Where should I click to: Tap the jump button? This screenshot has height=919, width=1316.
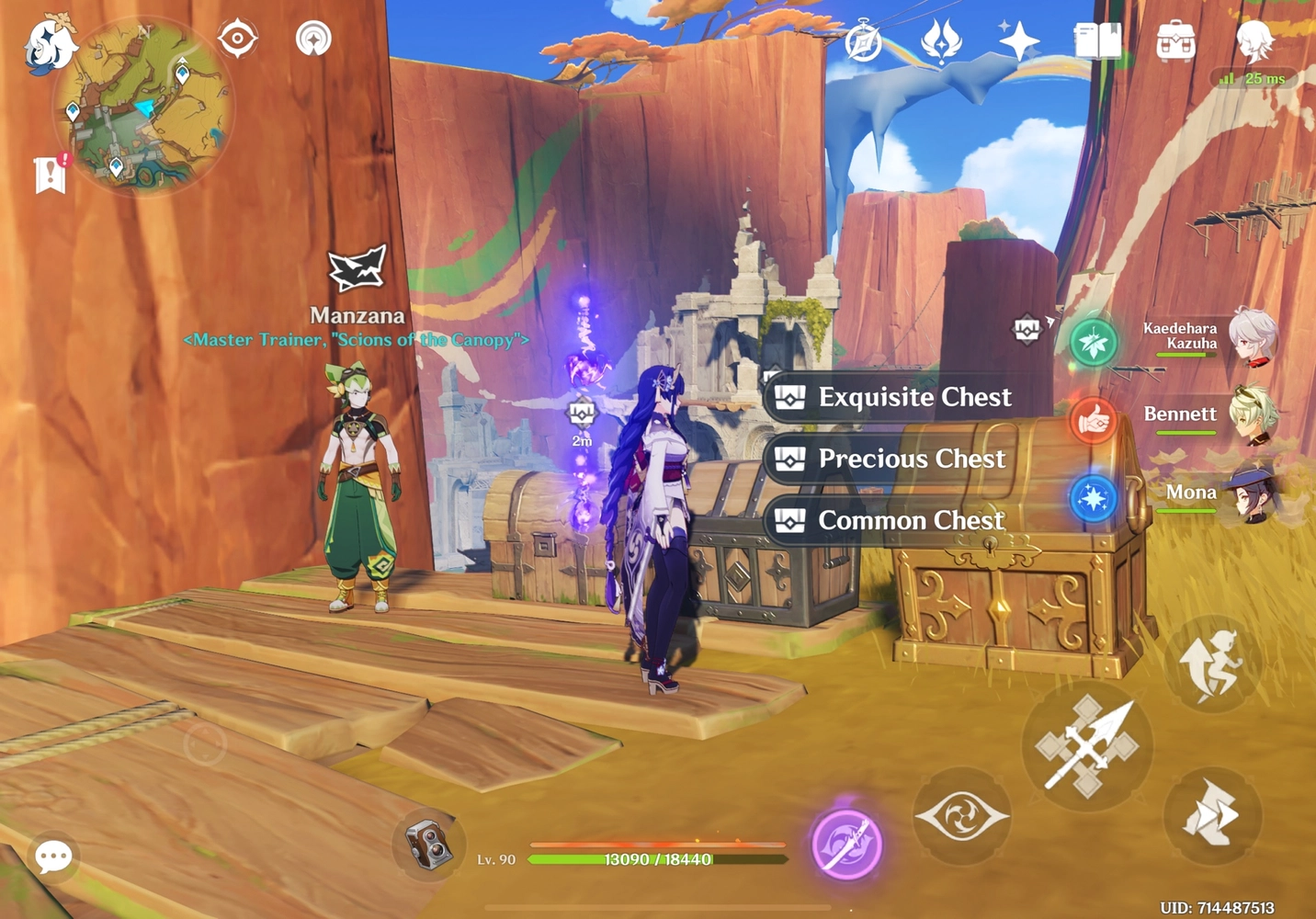[x=1213, y=664]
